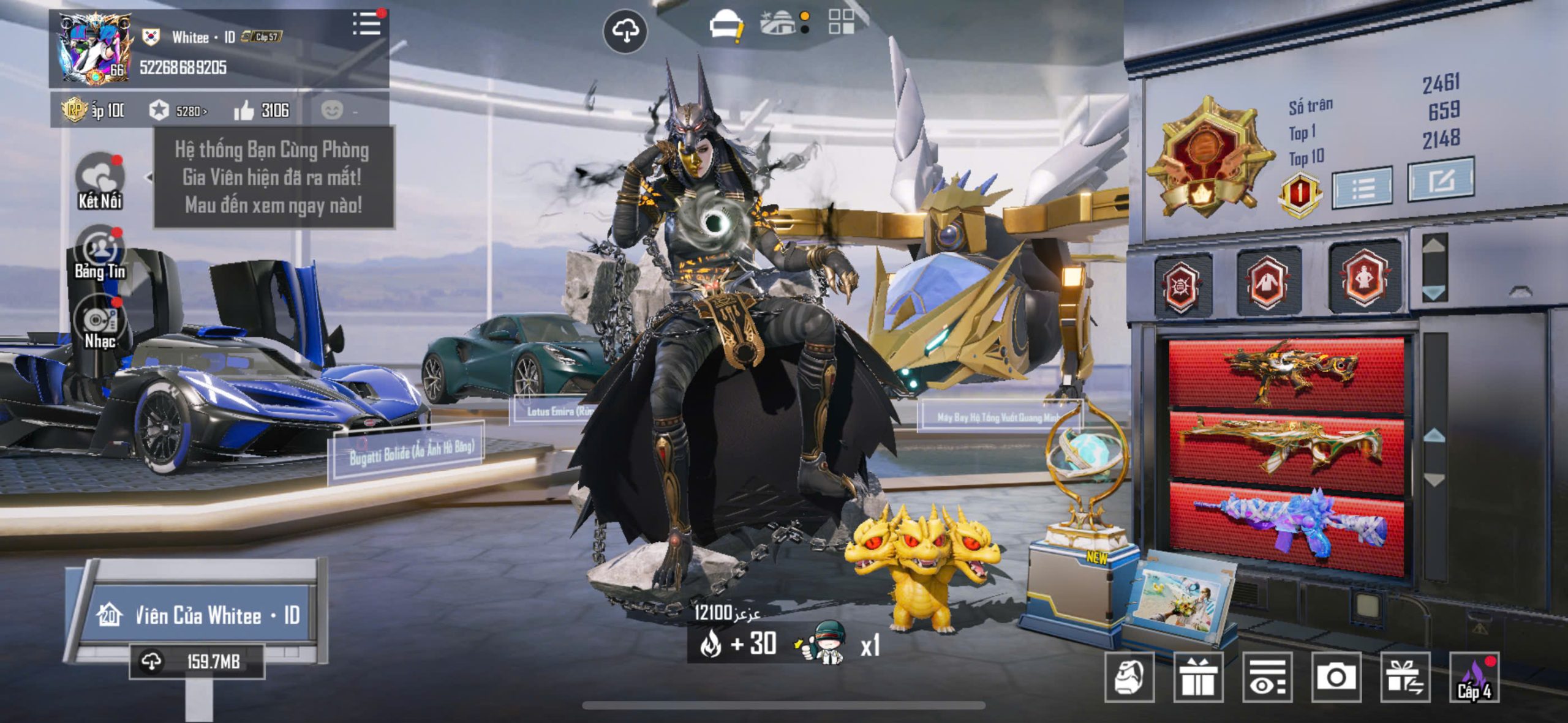This screenshot has width=1568, height=723.
Task: Select the helmet icon with exclamation mark
Action: pyautogui.click(x=725, y=26)
